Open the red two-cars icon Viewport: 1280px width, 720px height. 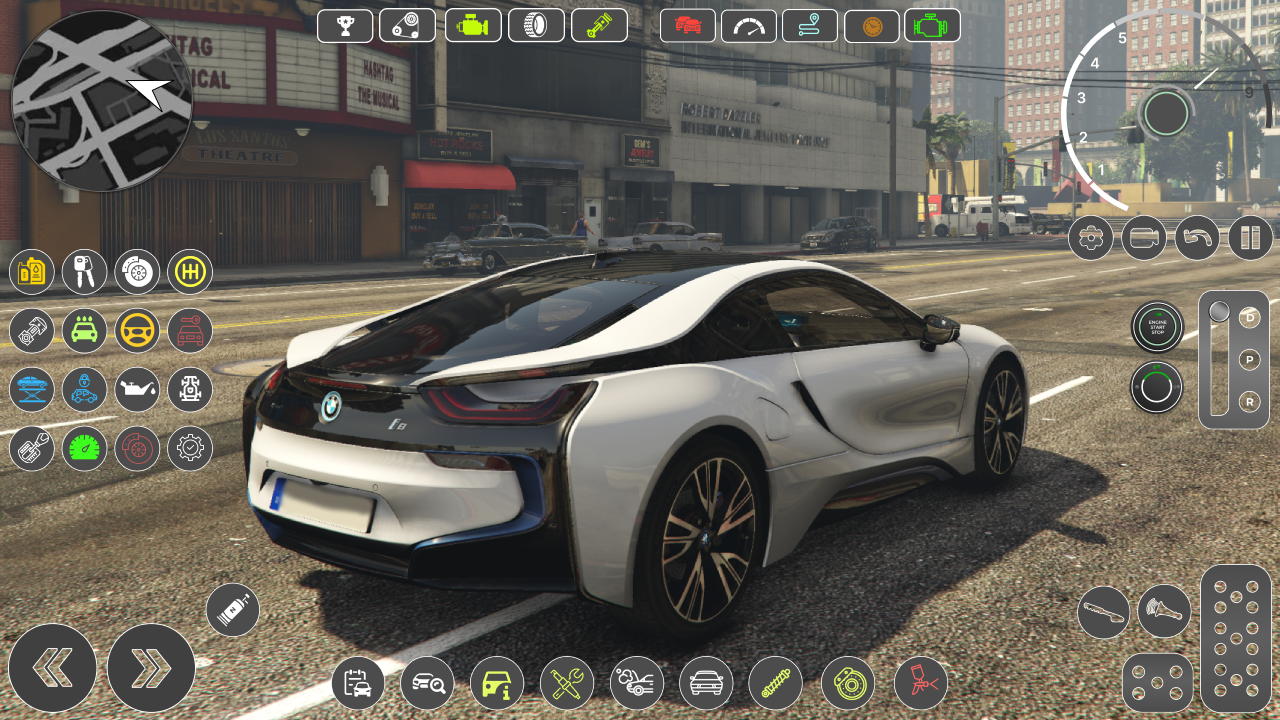point(688,25)
